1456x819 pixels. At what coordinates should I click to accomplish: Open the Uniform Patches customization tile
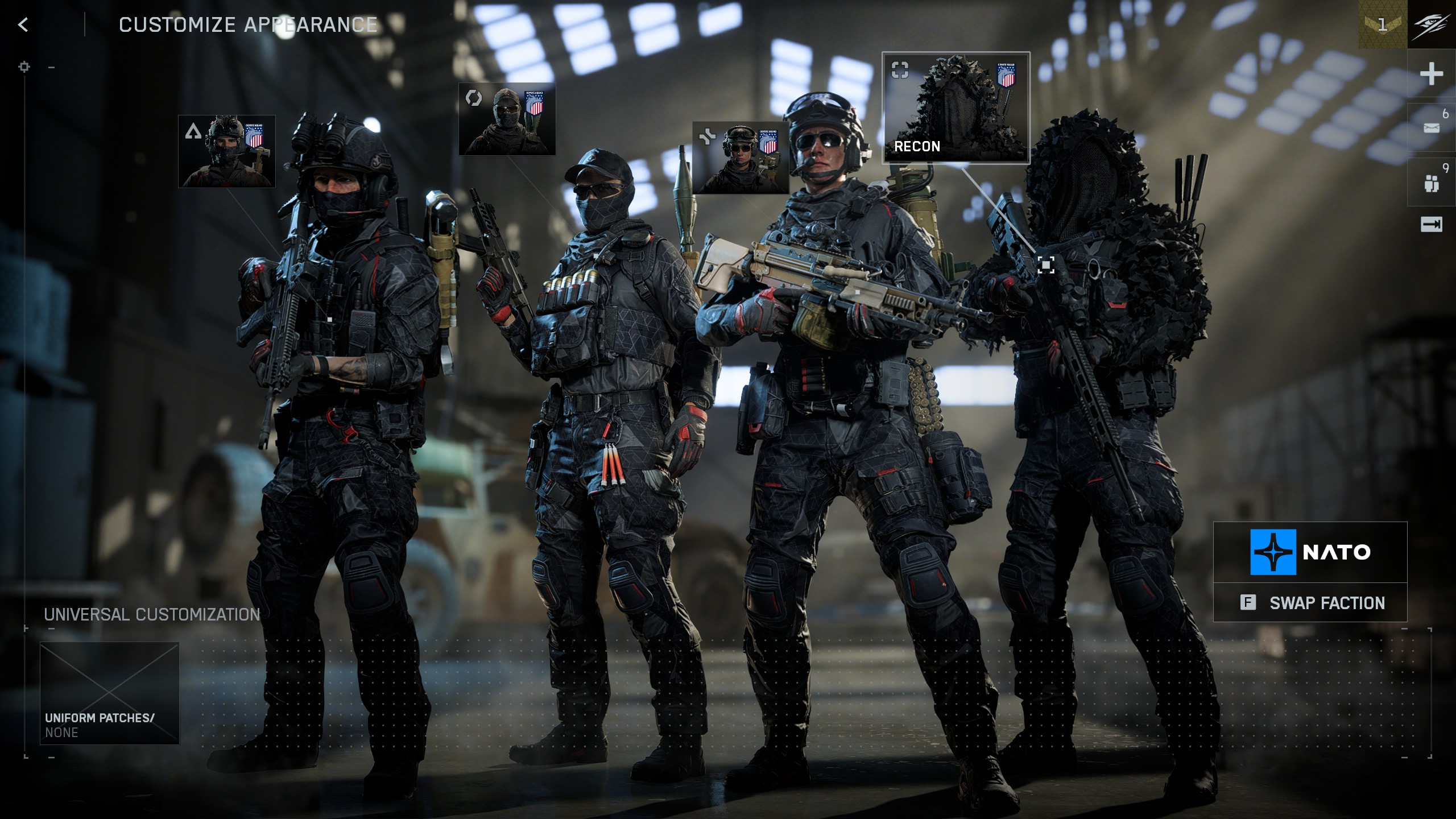[110, 693]
